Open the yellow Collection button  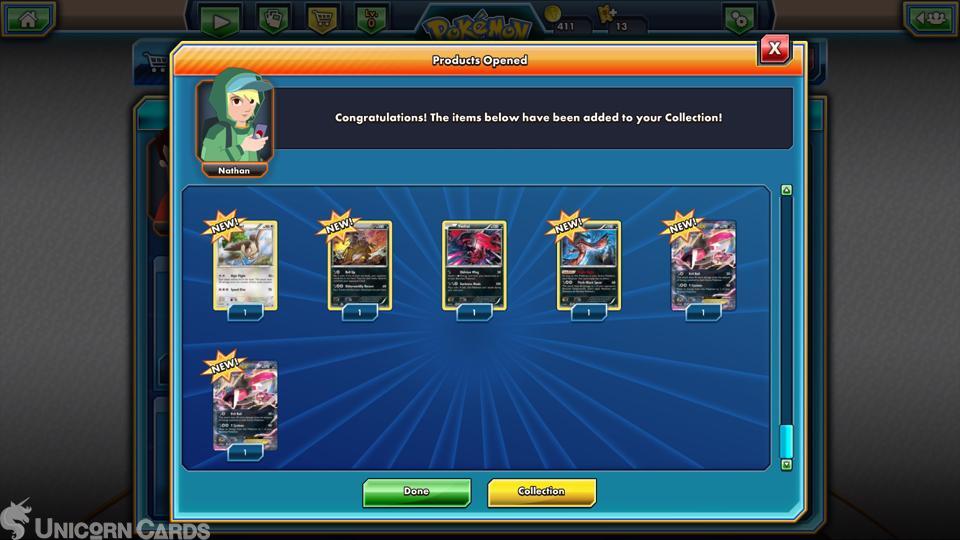tap(541, 492)
